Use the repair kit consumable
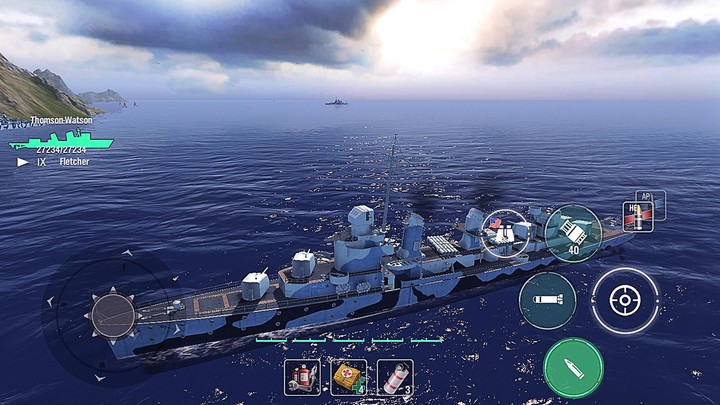The height and width of the screenshot is (405, 720). coord(300,377)
